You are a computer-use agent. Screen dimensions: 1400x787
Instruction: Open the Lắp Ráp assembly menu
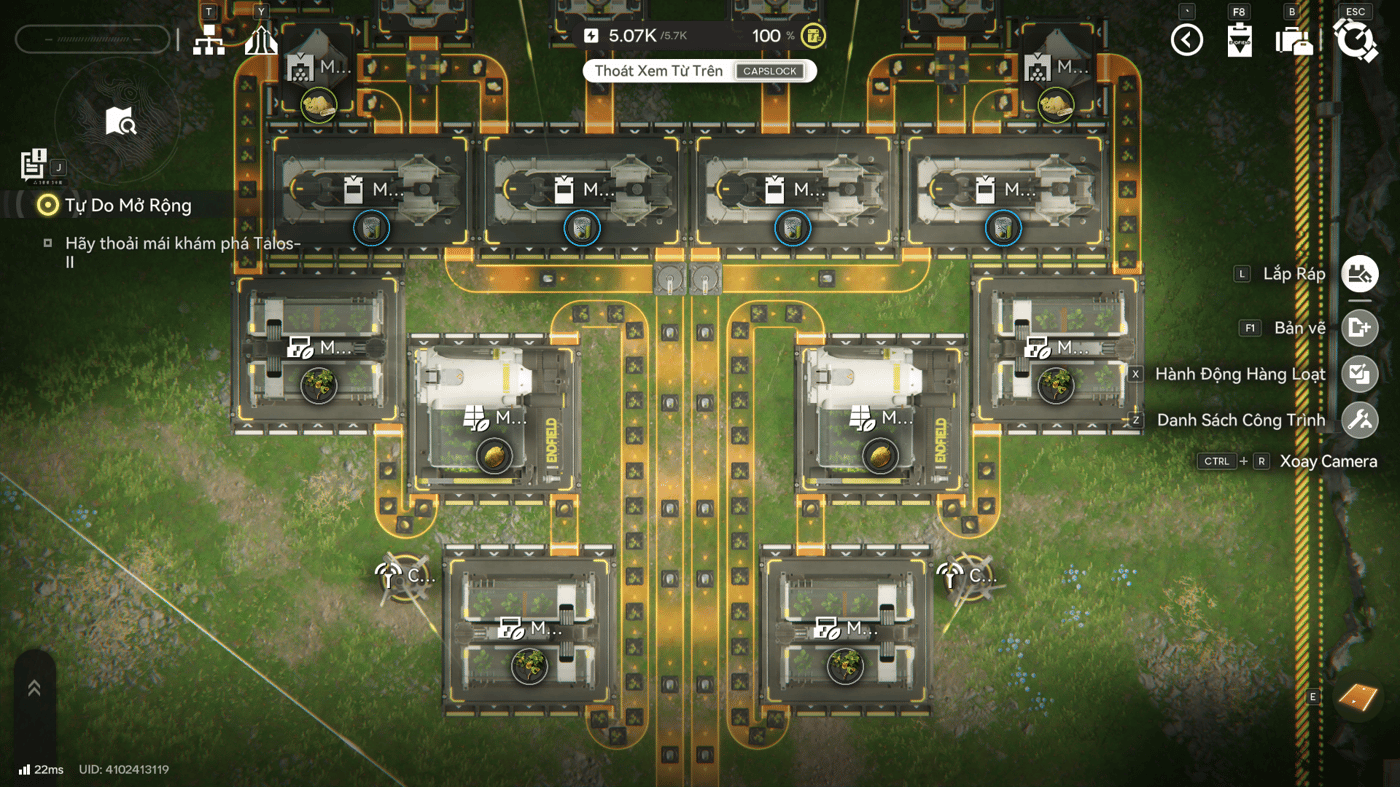(x=1359, y=274)
